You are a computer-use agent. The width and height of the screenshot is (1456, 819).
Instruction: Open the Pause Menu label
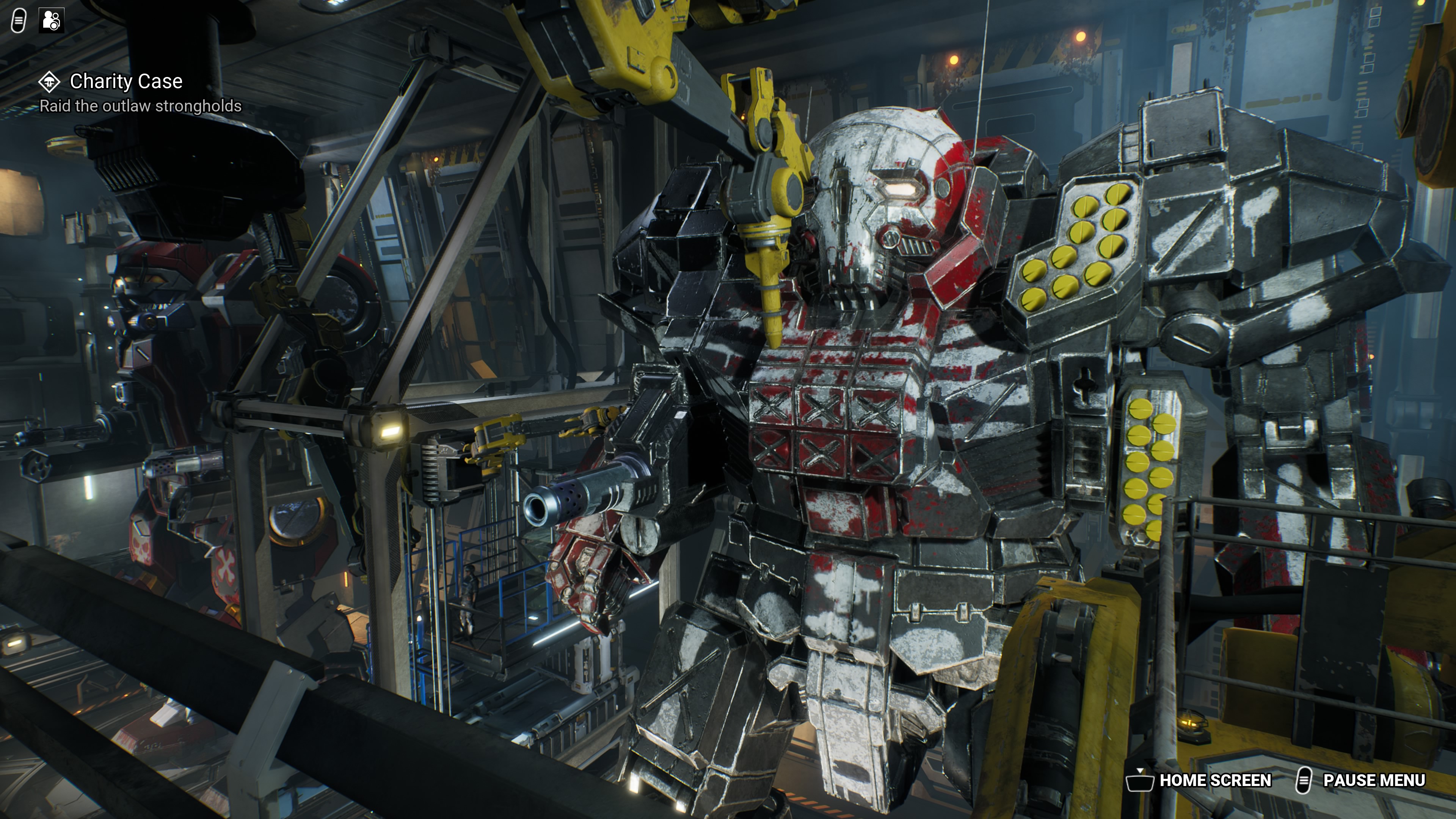pyautogui.click(x=1373, y=781)
